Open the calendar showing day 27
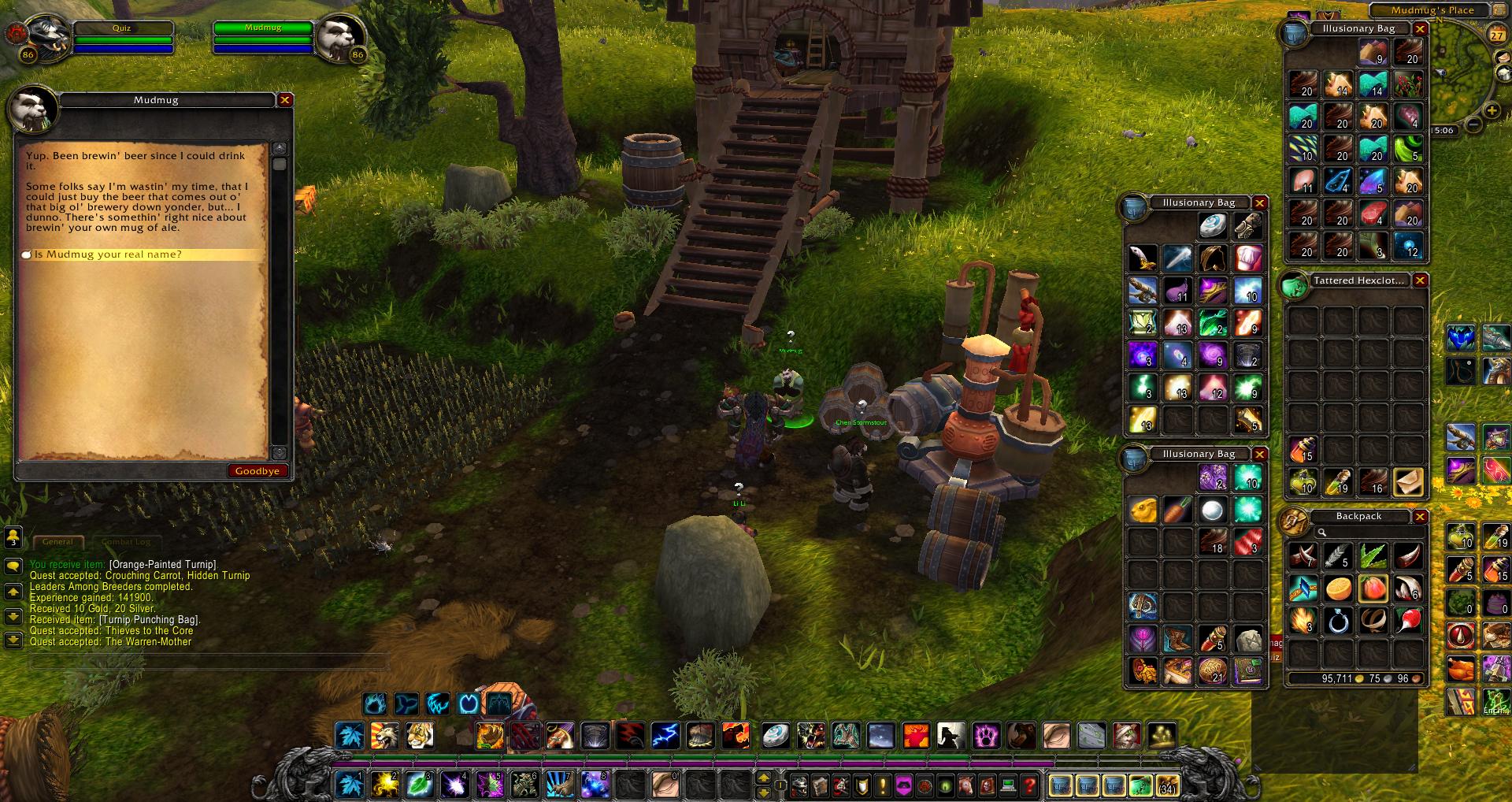Image resolution: width=1512 pixels, height=802 pixels. [x=1496, y=35]
